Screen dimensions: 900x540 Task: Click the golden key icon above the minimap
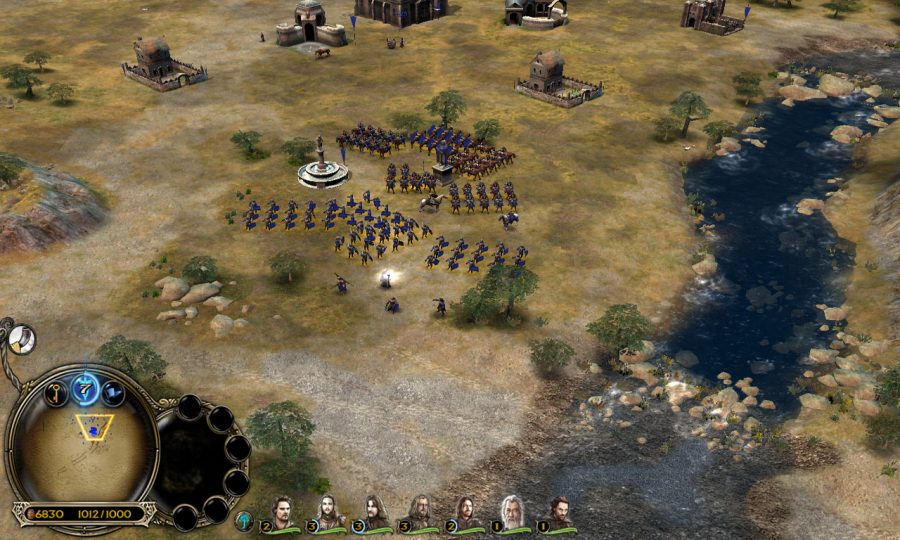click(55, 393)
